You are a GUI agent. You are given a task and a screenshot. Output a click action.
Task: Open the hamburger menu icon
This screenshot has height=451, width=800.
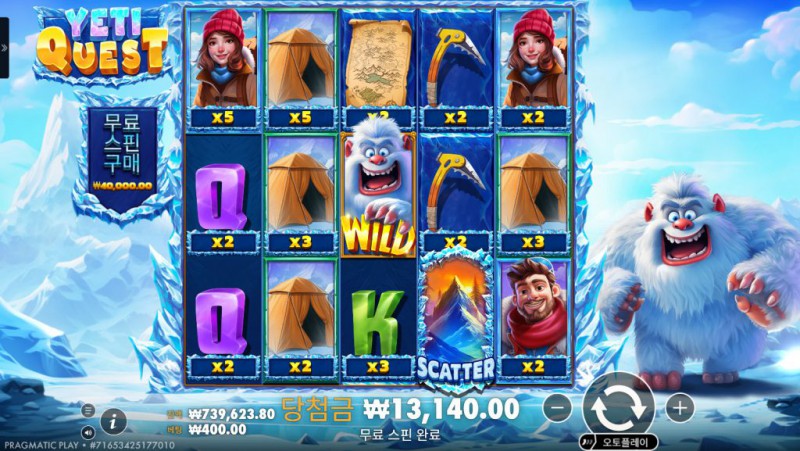coord(87,410)
